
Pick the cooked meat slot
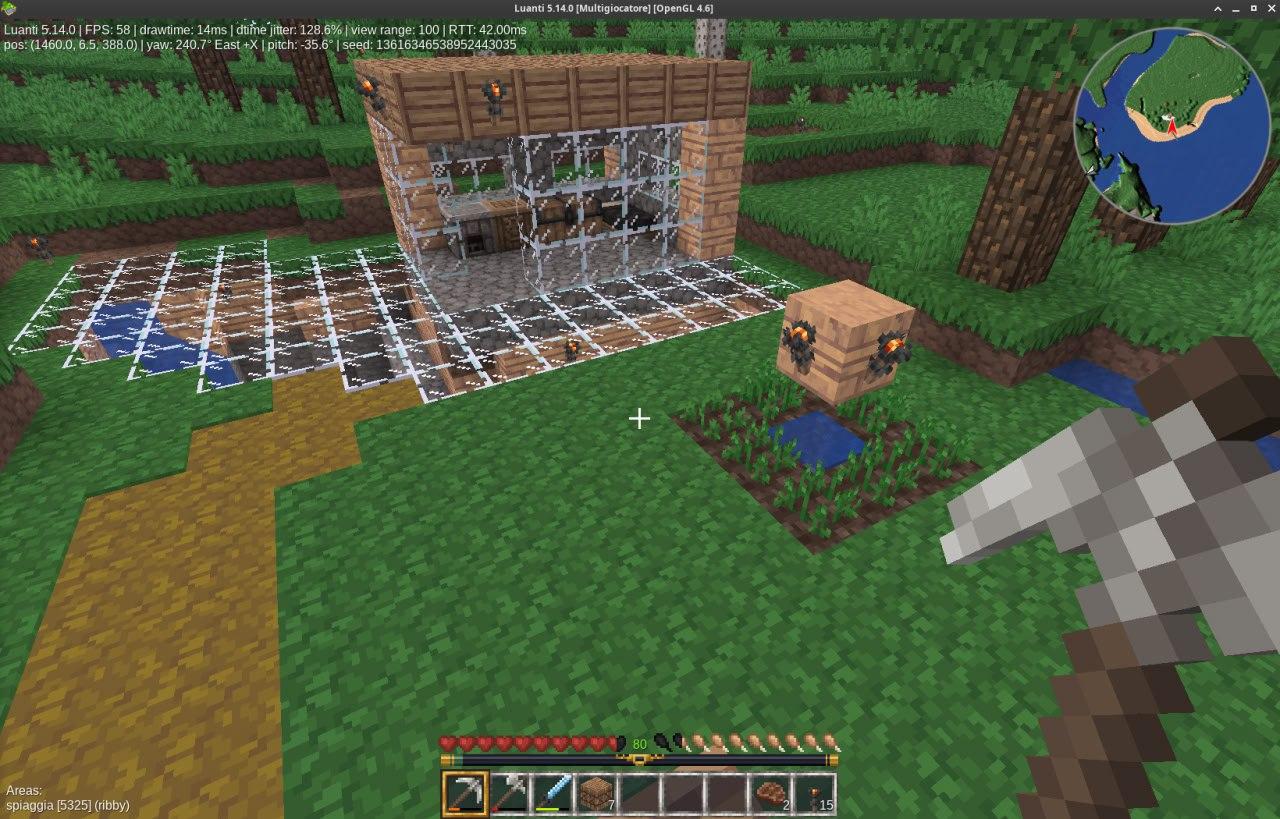(x=771, y=794)
